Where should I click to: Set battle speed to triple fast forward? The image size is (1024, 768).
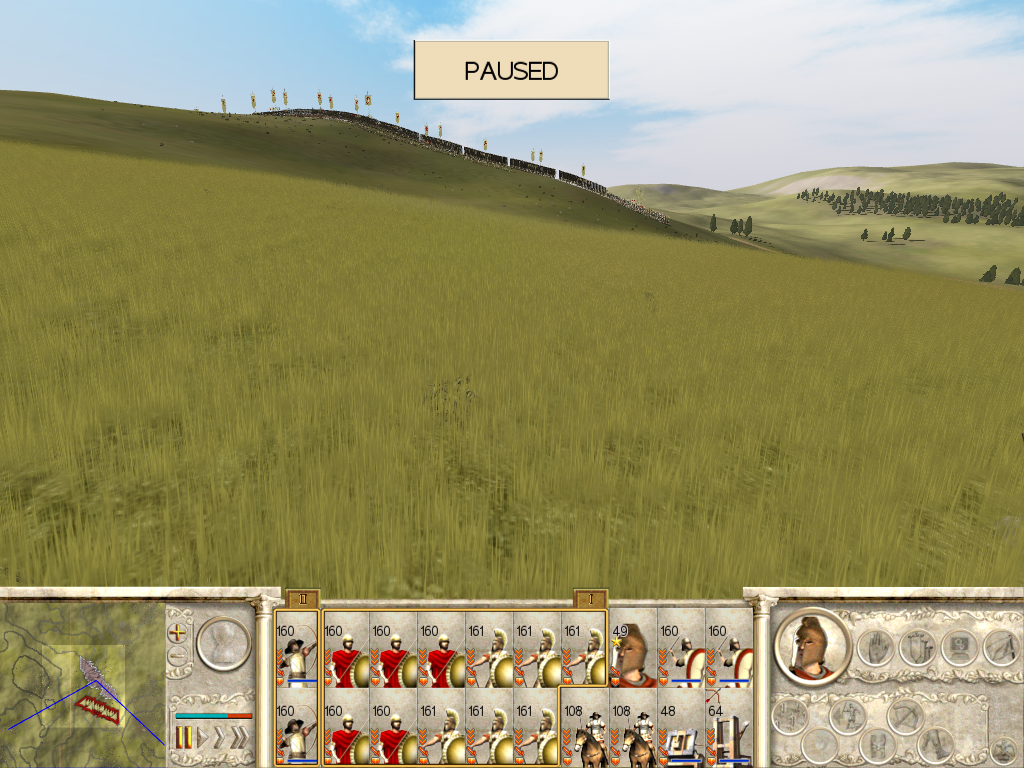pos(240,739)
